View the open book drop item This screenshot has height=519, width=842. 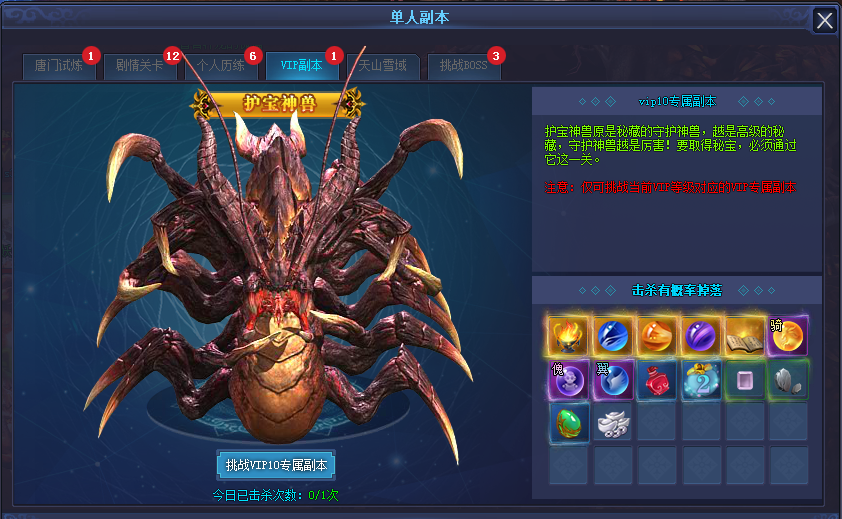tap(744, 337)
